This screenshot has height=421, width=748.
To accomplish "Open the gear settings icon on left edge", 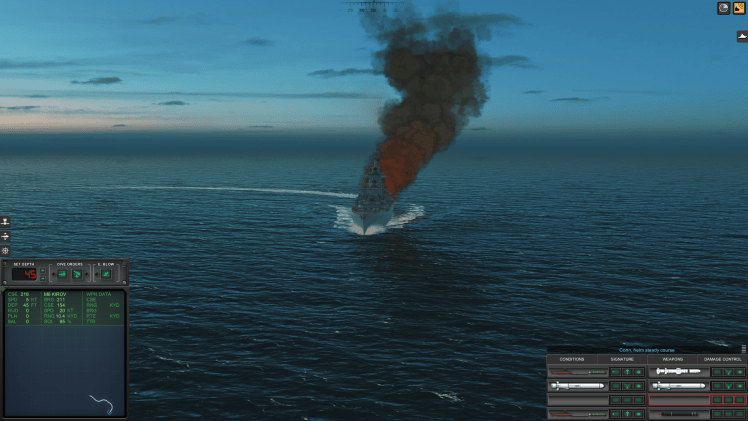I will click(5, 250).
